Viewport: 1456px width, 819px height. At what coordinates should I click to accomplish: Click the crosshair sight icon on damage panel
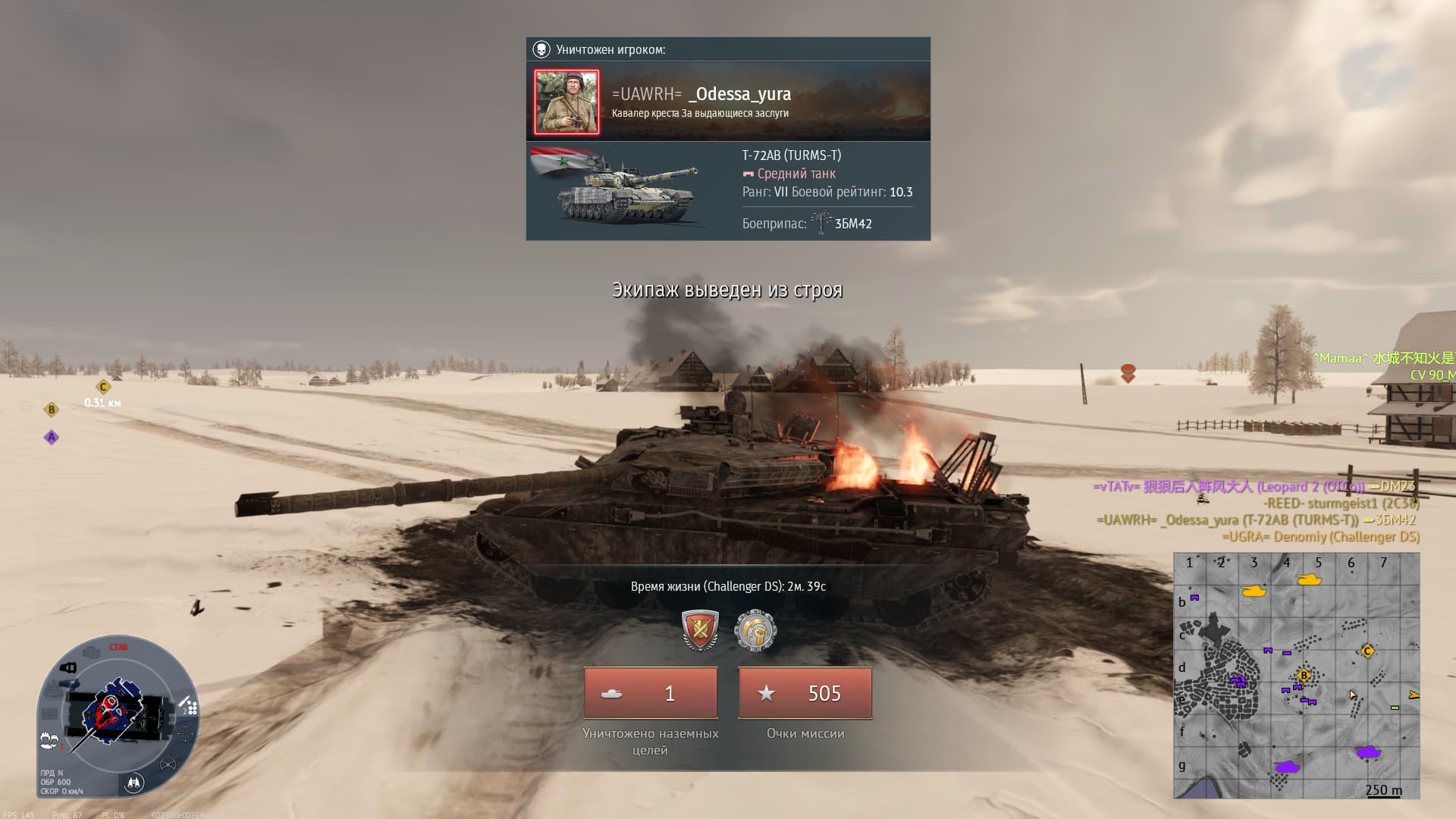coord(185,734)
